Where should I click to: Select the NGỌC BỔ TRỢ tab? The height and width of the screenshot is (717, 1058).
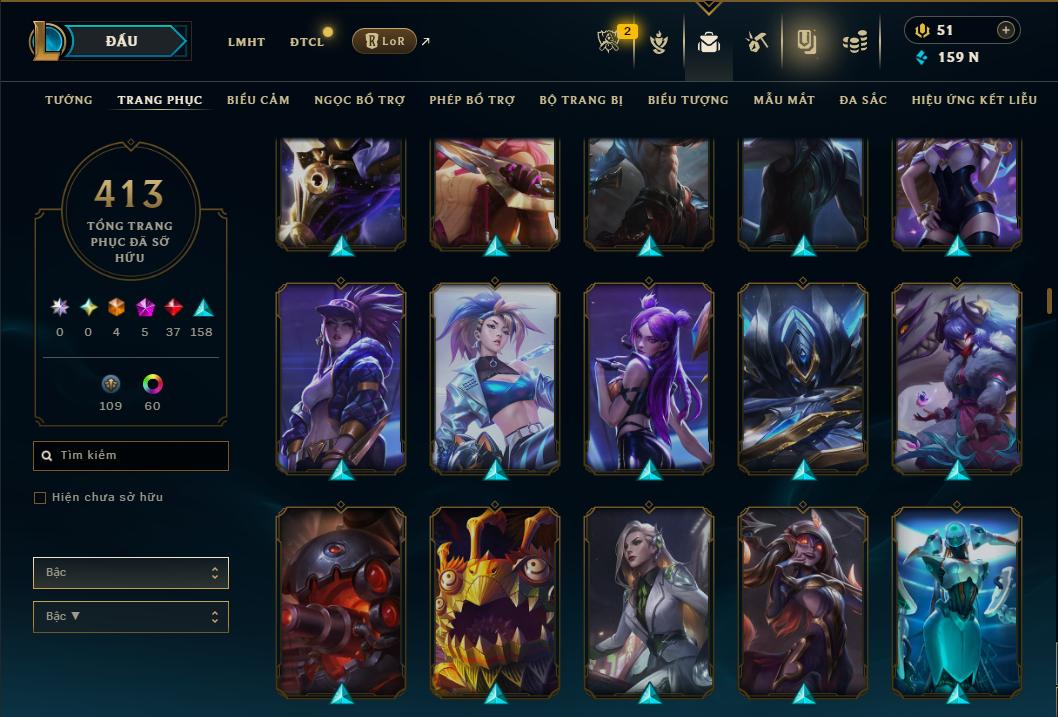coord(359,100)
